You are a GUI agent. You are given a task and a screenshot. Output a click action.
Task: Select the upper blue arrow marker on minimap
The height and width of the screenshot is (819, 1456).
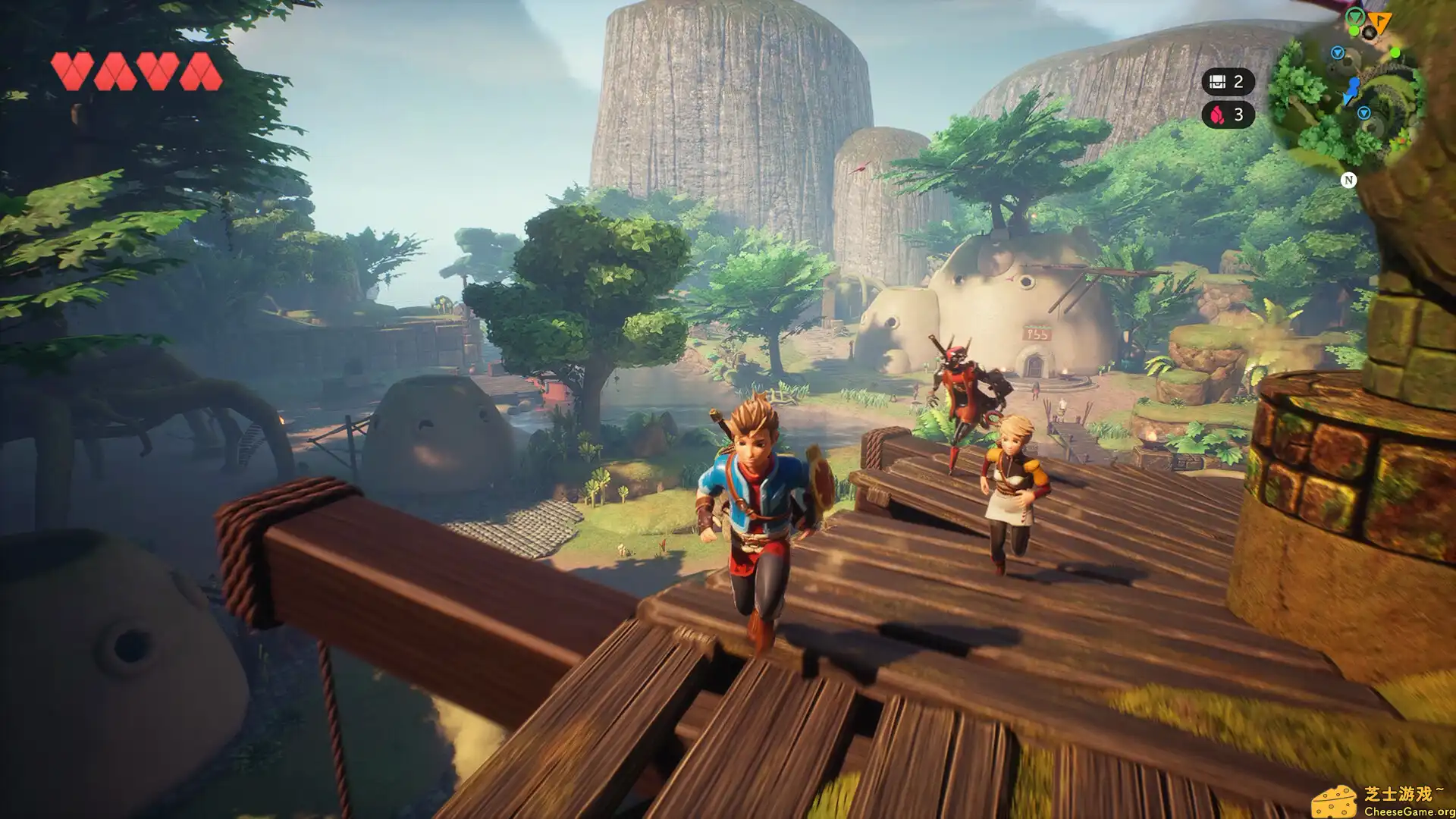point(1338,53)
